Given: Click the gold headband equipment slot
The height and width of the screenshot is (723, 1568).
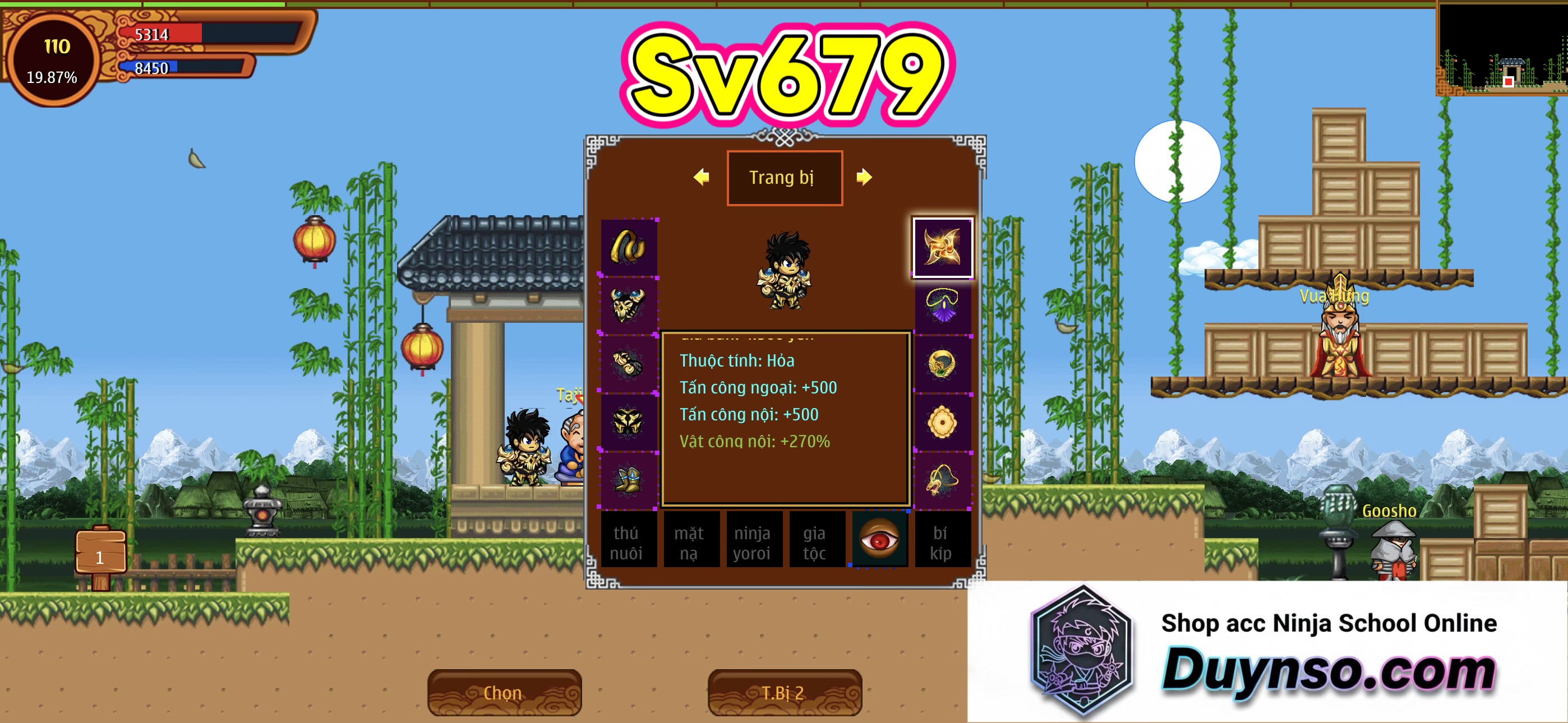Looking at the screenshot, I should point(628,247).
